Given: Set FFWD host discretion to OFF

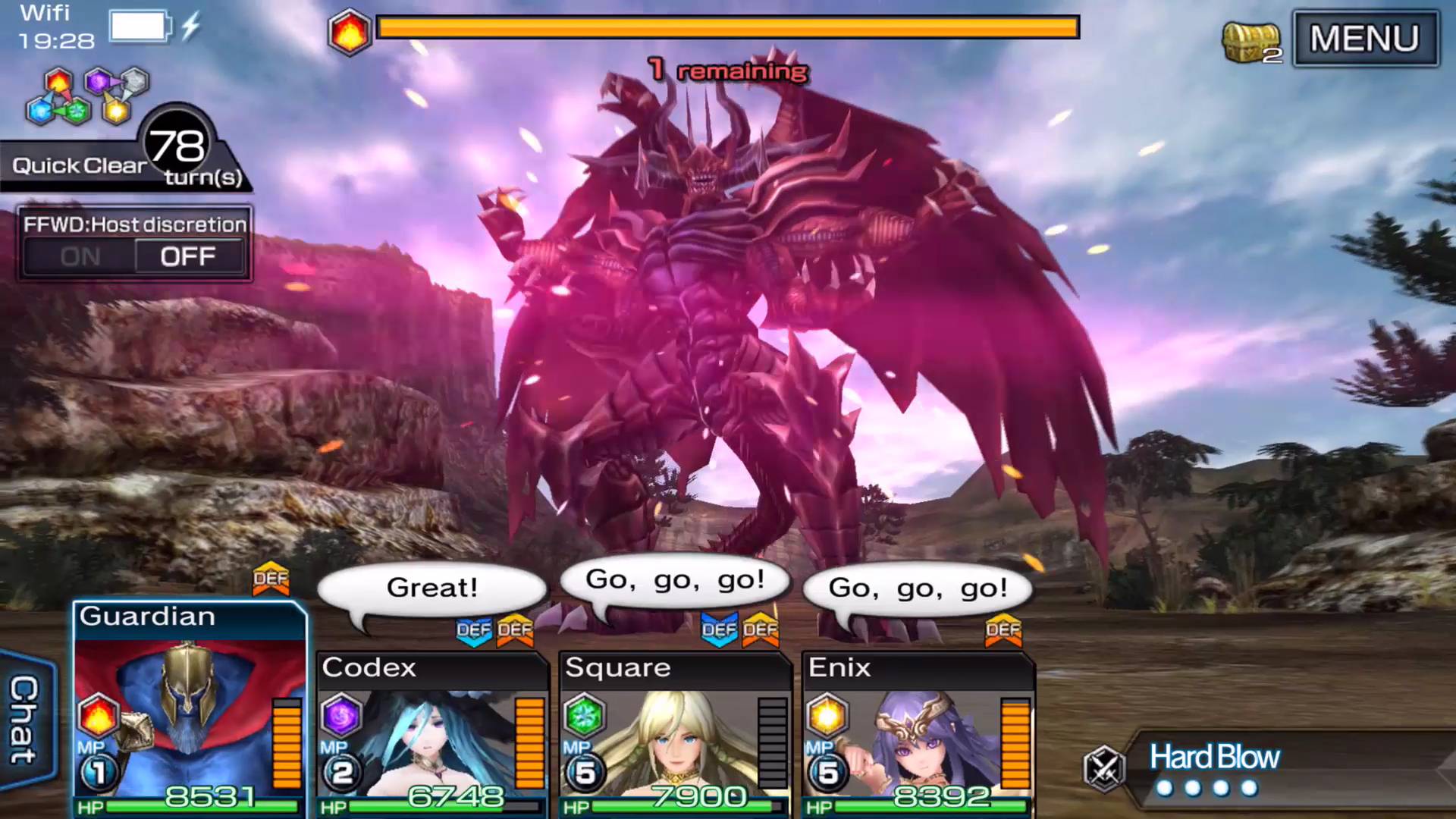Looking at the screenshot, I should (188, 257).
